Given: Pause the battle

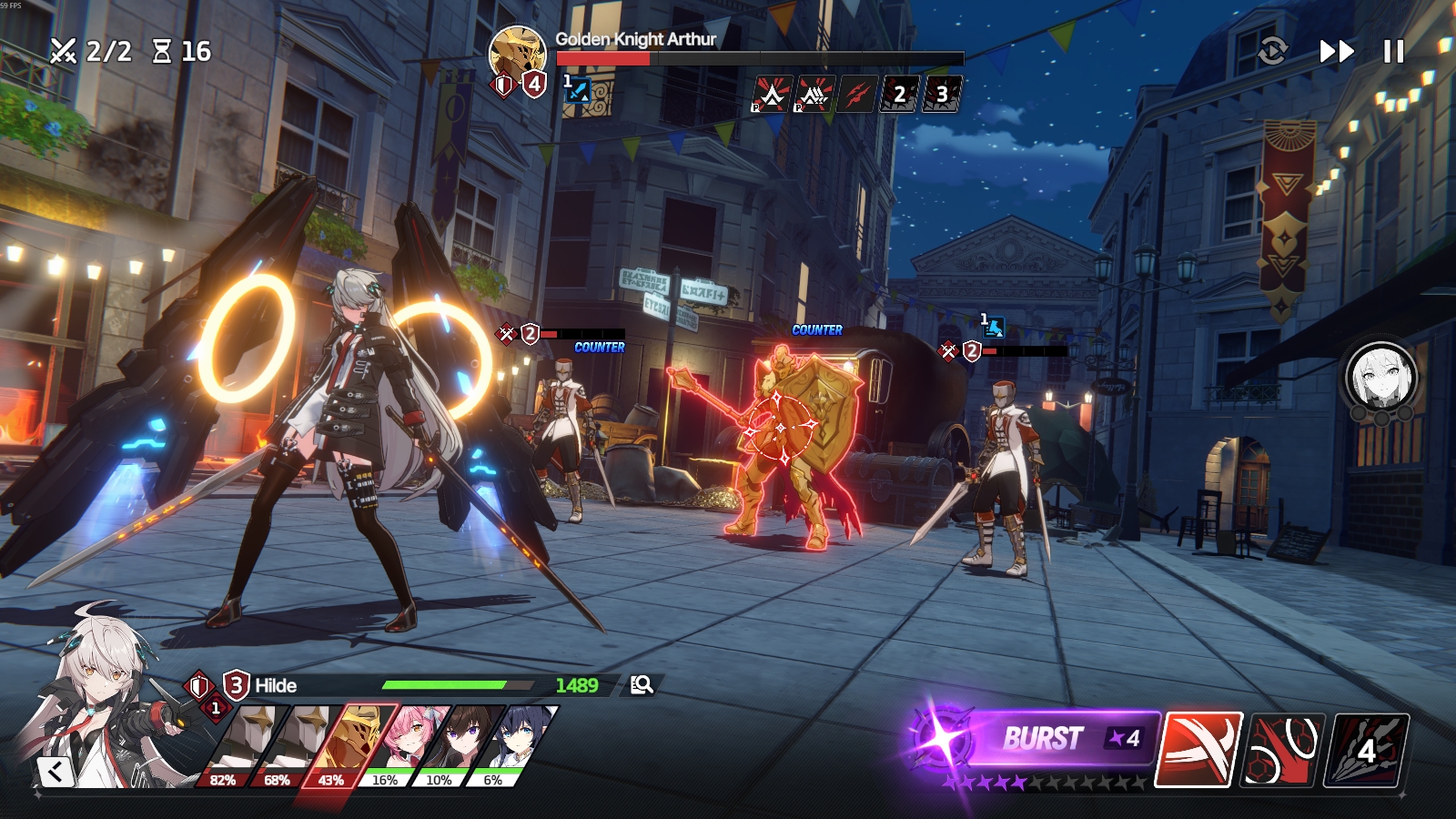Looking at the screenshot, I should (x=1393, y=52).
